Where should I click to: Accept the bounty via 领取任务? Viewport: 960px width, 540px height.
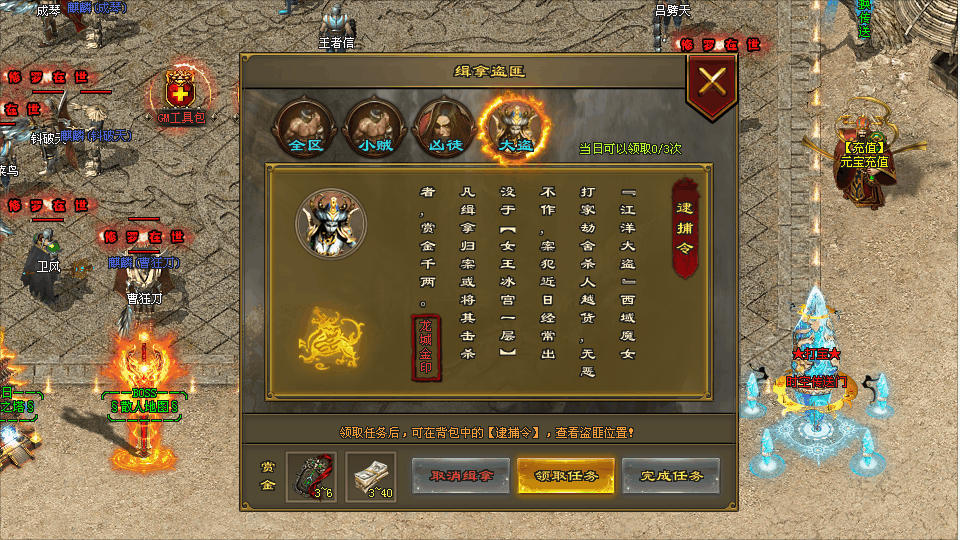click(x=565, y=476)
